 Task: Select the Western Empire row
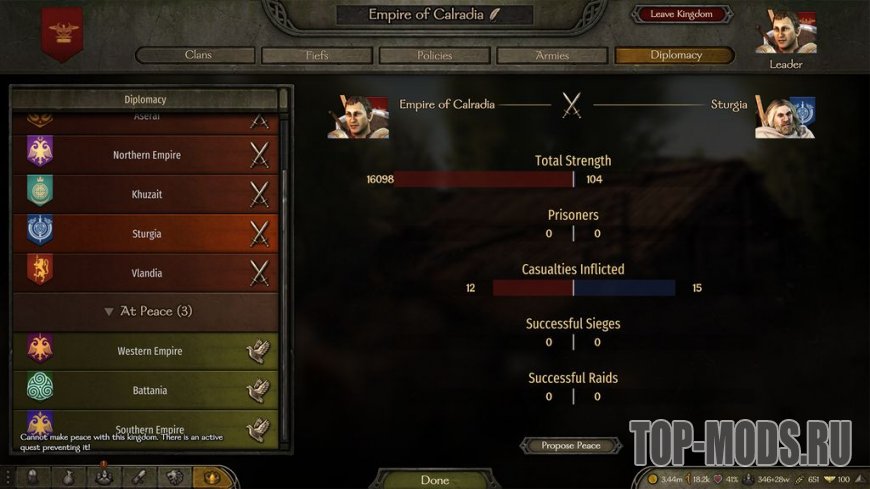[146, 351]
